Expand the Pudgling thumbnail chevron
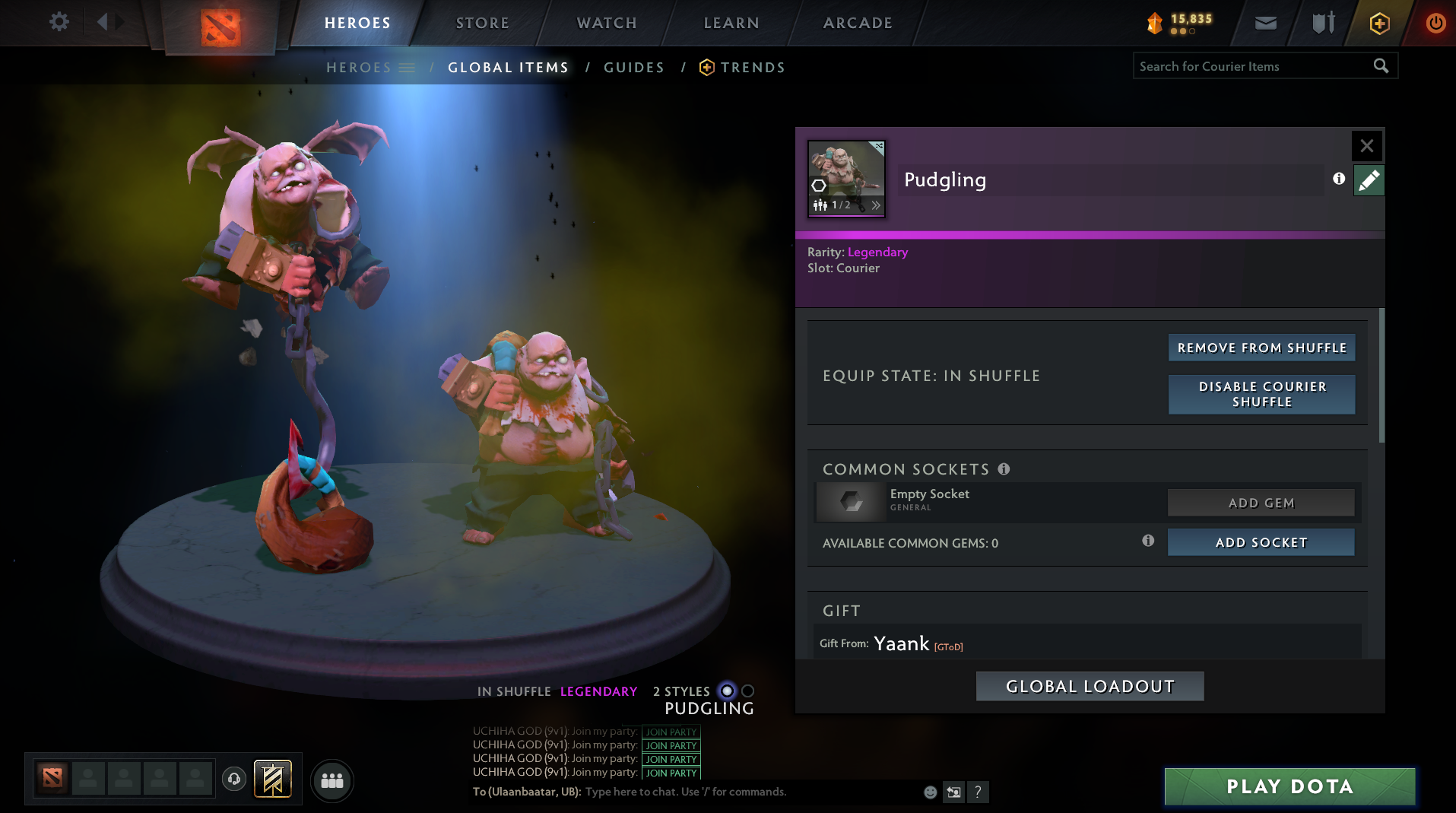1456x813 pixels. (x=876, y=205)
